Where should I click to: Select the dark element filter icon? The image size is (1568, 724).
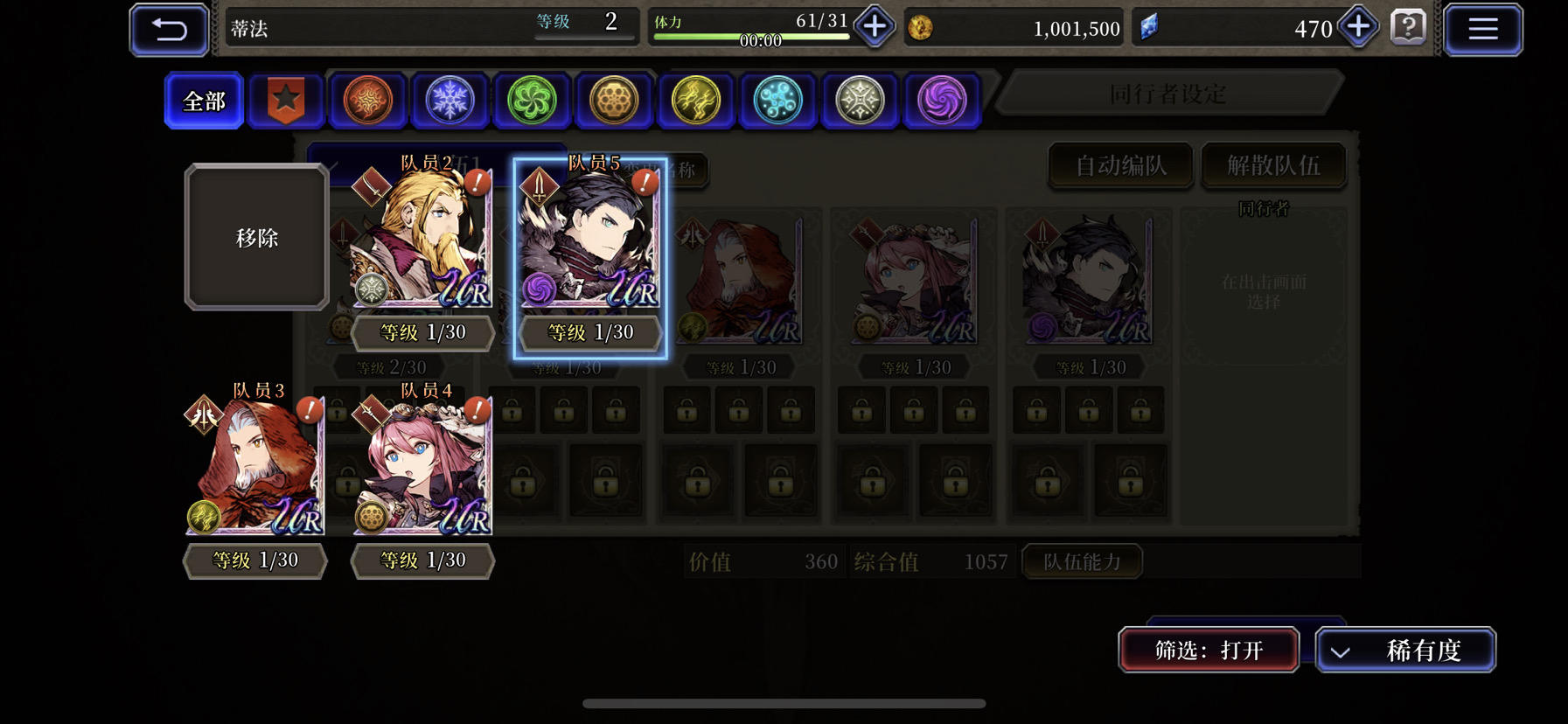coord(942,100)
